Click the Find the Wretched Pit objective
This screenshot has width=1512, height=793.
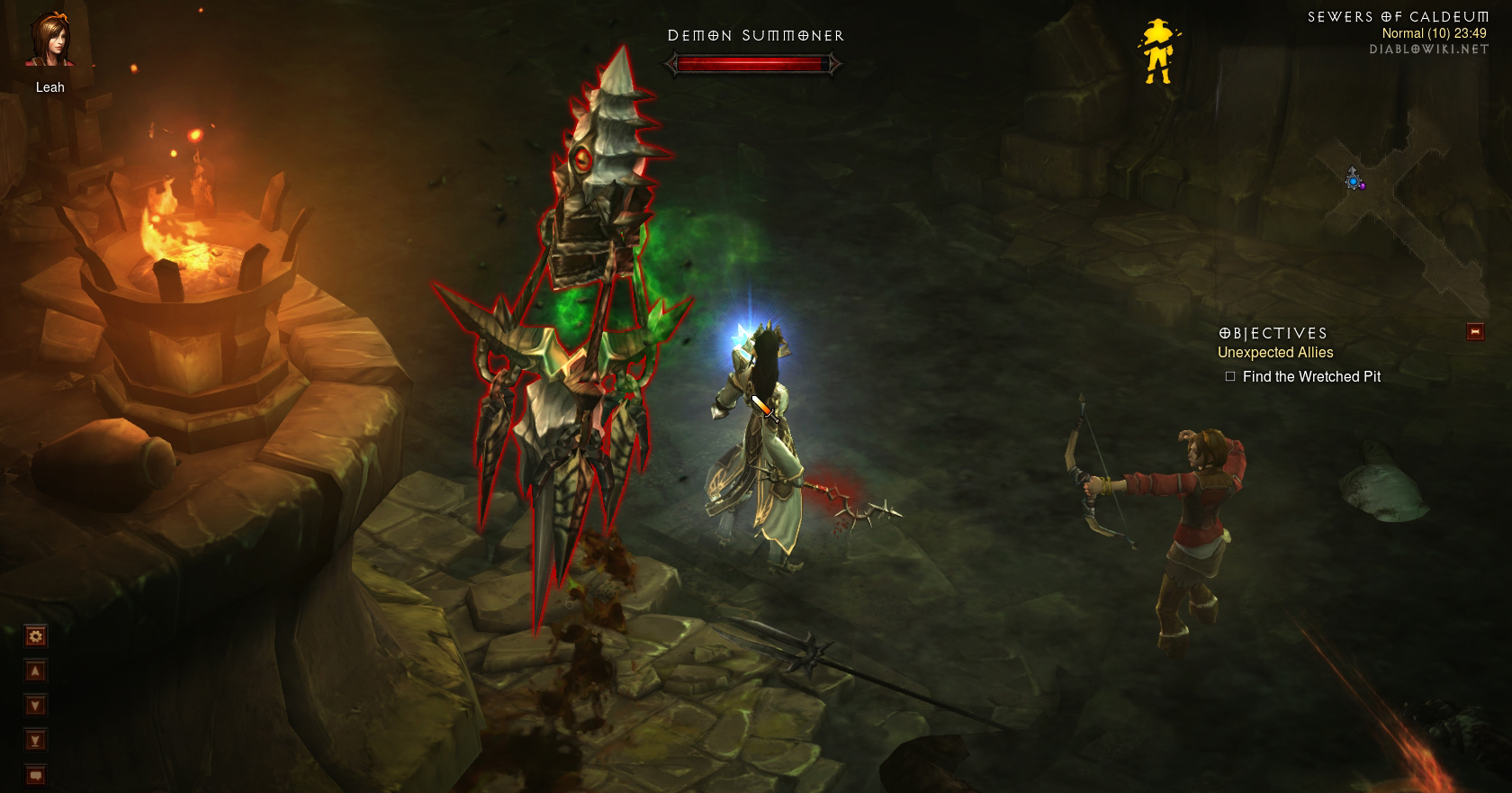point(1310,377)
